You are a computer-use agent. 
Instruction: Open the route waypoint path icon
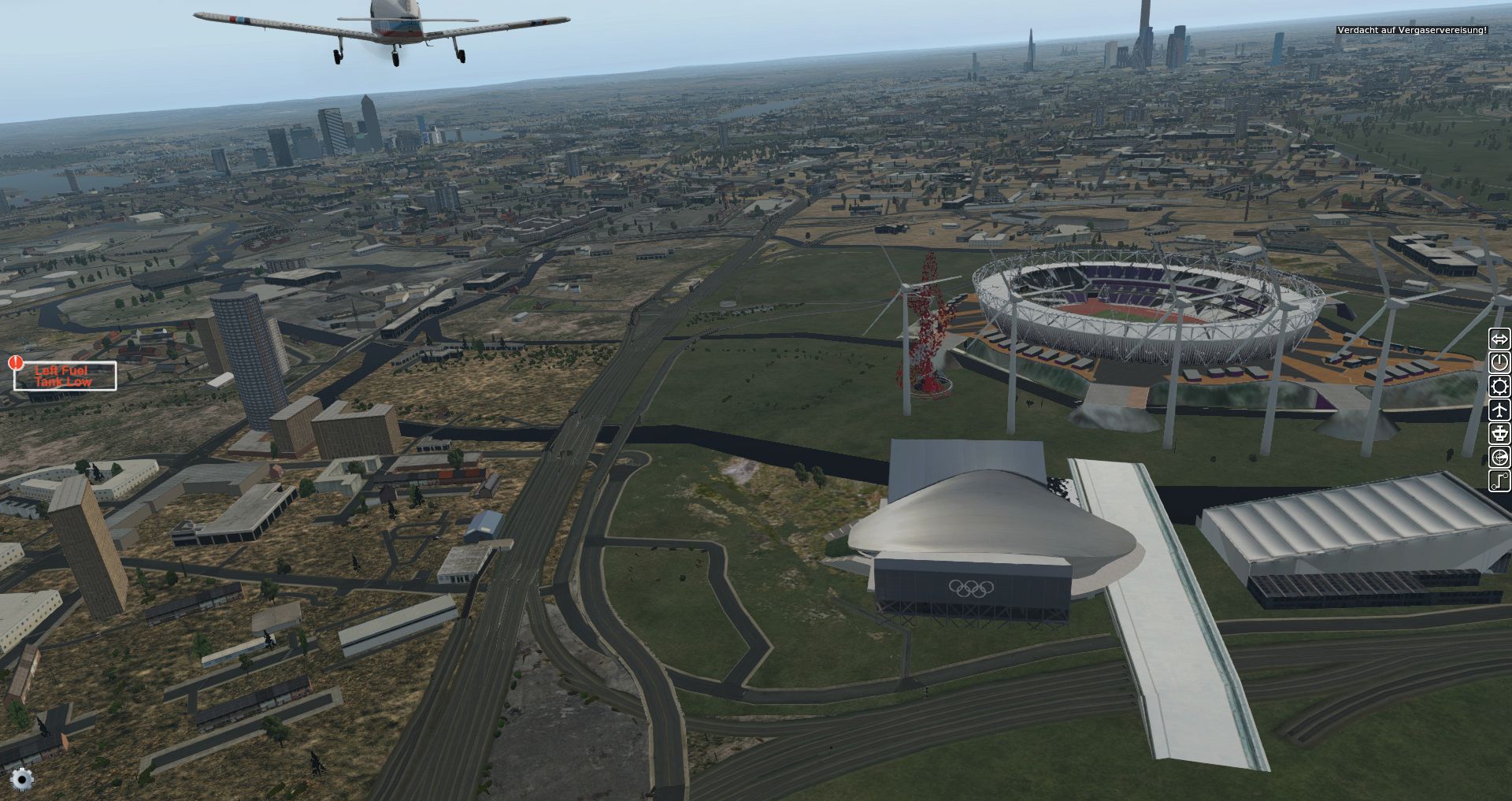tap(1499, 480)
